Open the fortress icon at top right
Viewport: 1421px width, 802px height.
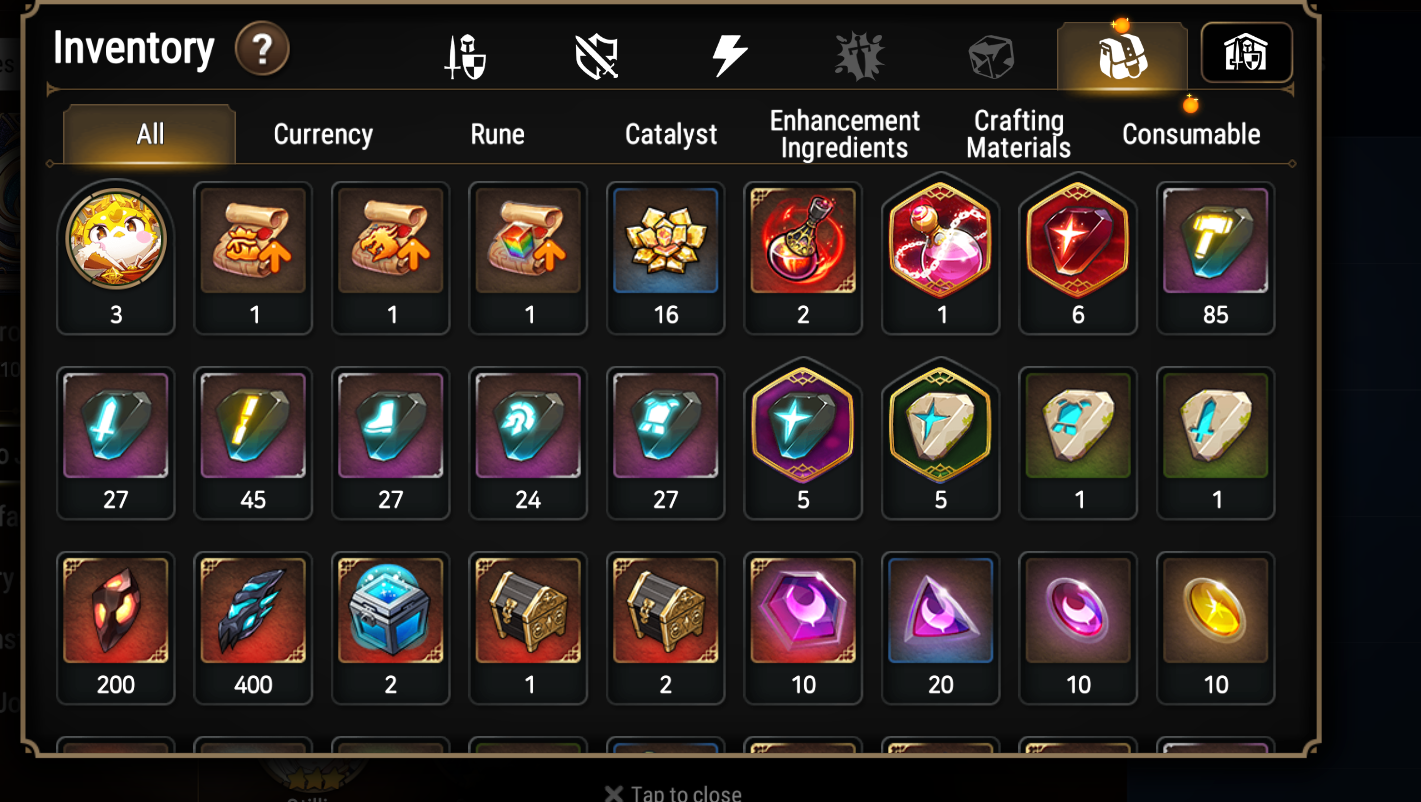pos(1246,53)
